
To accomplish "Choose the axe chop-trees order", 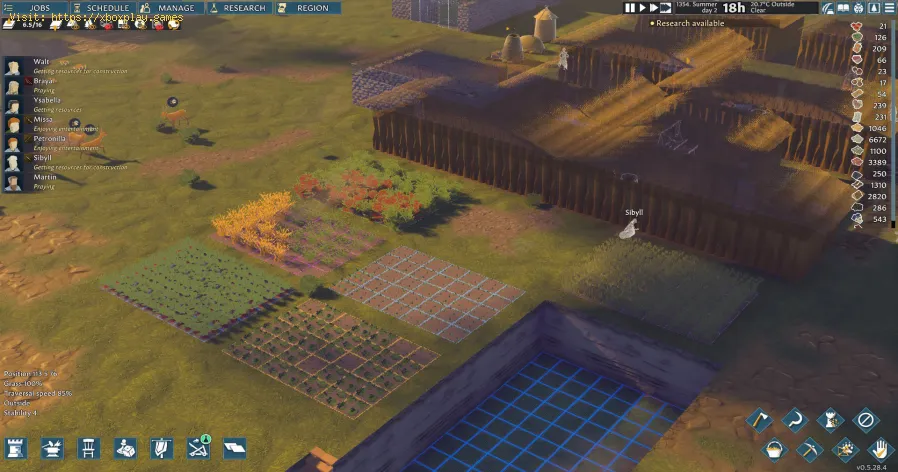I will point(759,420).
